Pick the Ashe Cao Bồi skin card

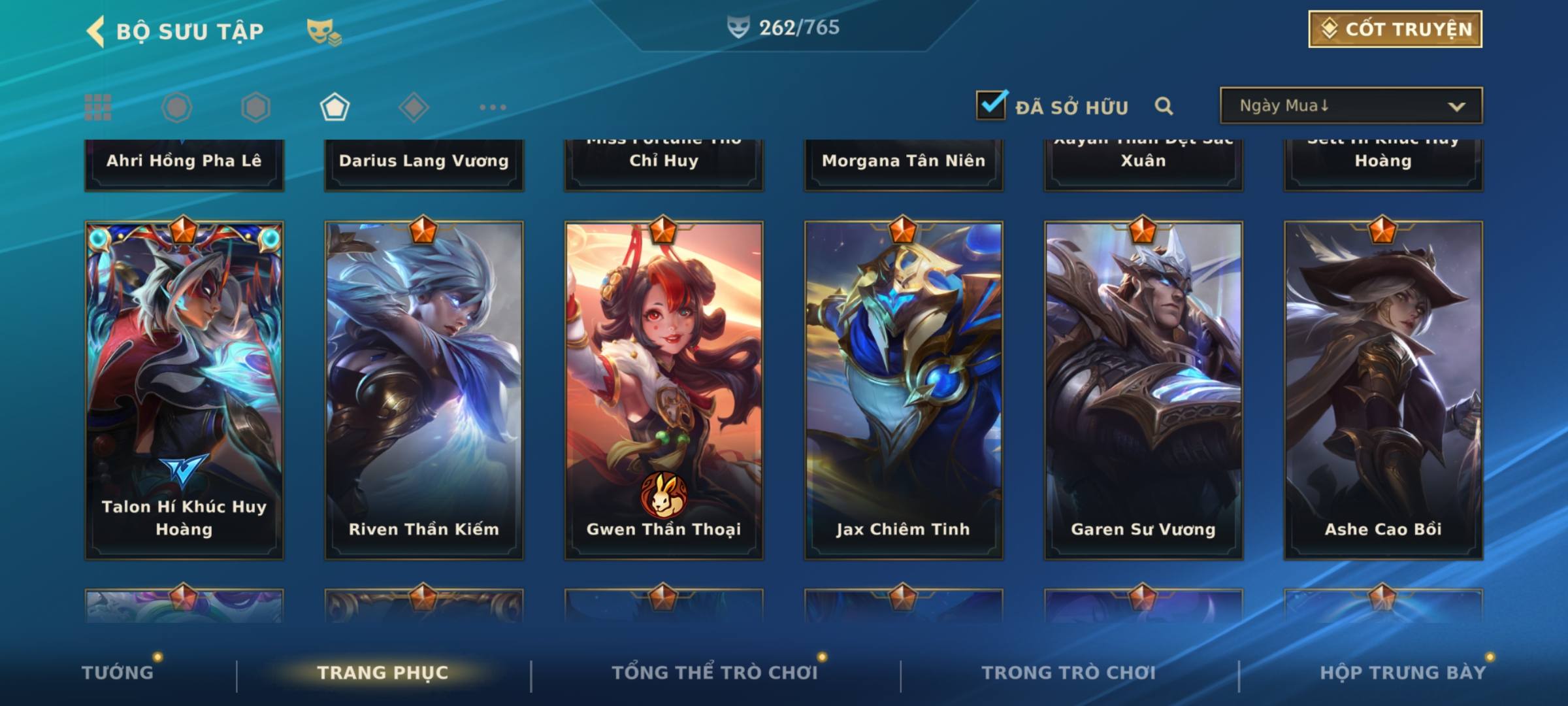(1383, 390)
